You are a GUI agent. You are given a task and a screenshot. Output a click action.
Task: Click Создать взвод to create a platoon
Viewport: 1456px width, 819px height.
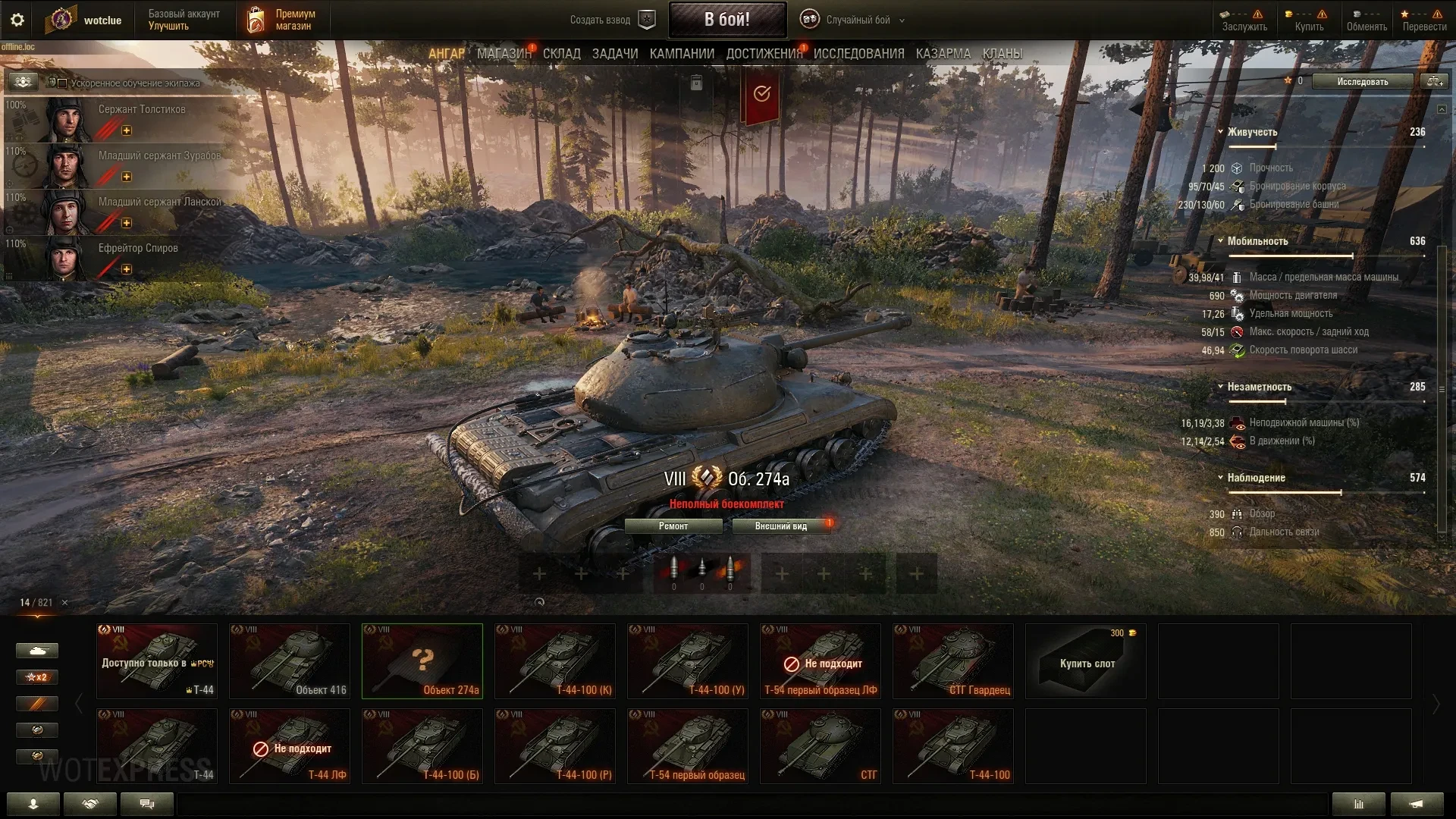(611, 20)
